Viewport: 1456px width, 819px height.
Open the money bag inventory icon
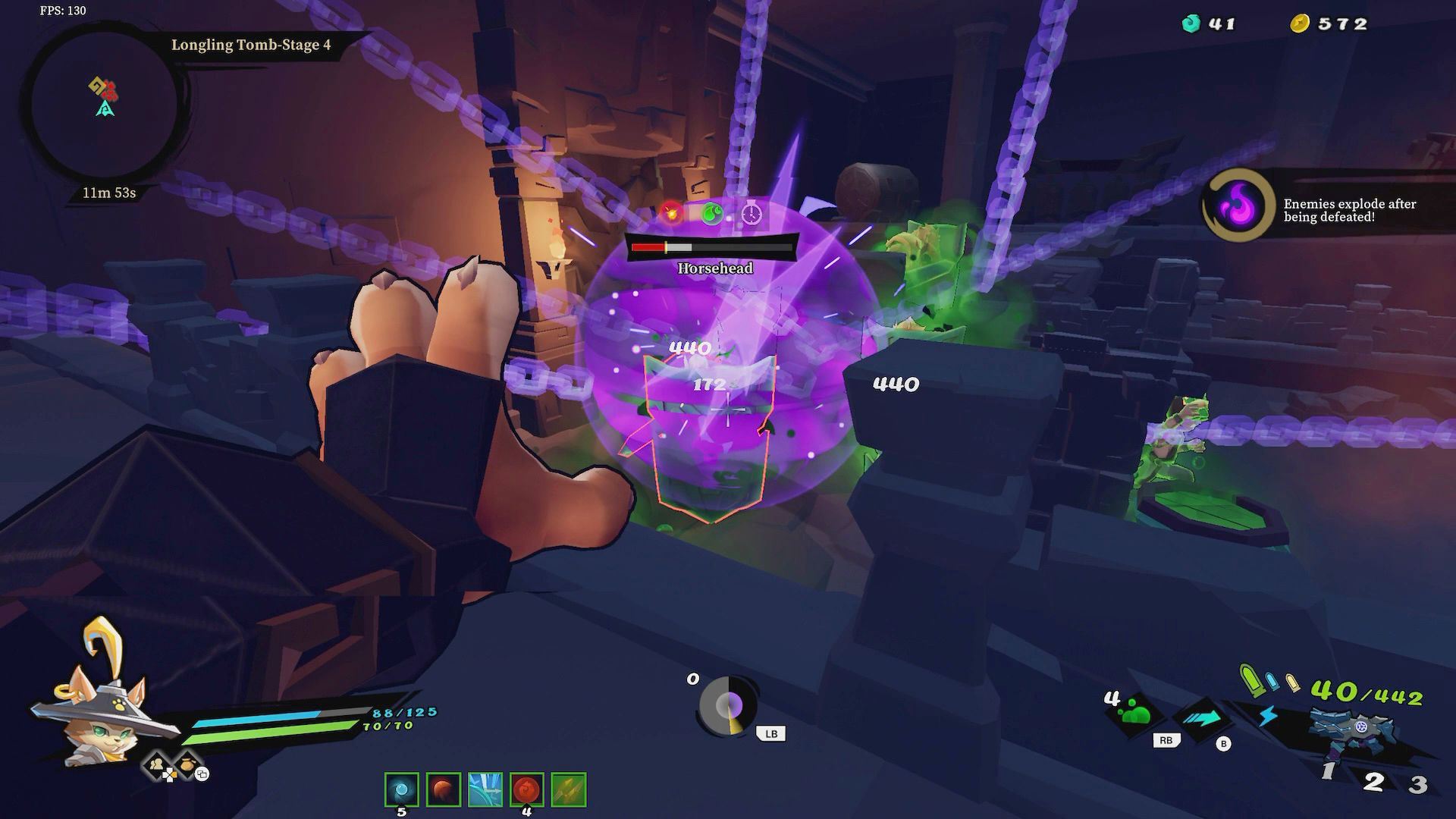187,764
